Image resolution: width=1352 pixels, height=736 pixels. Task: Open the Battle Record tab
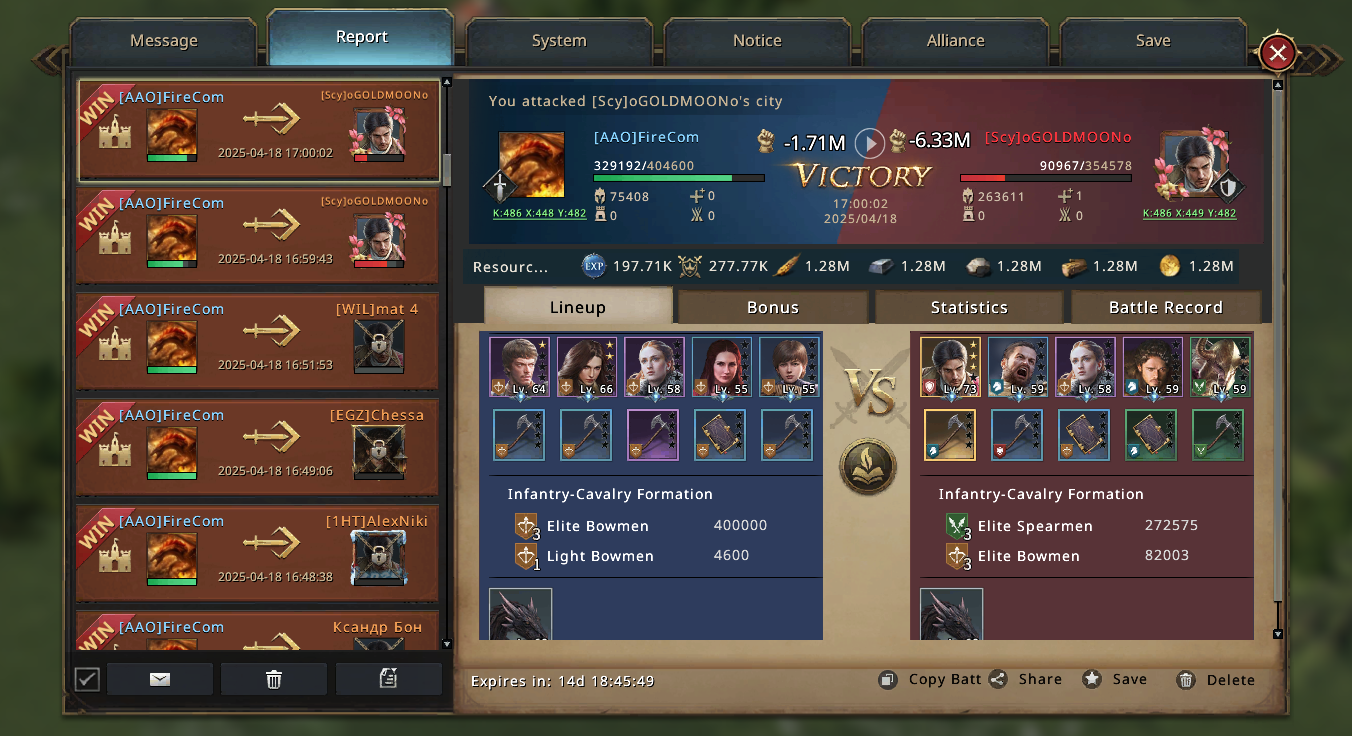[1165, 307]
